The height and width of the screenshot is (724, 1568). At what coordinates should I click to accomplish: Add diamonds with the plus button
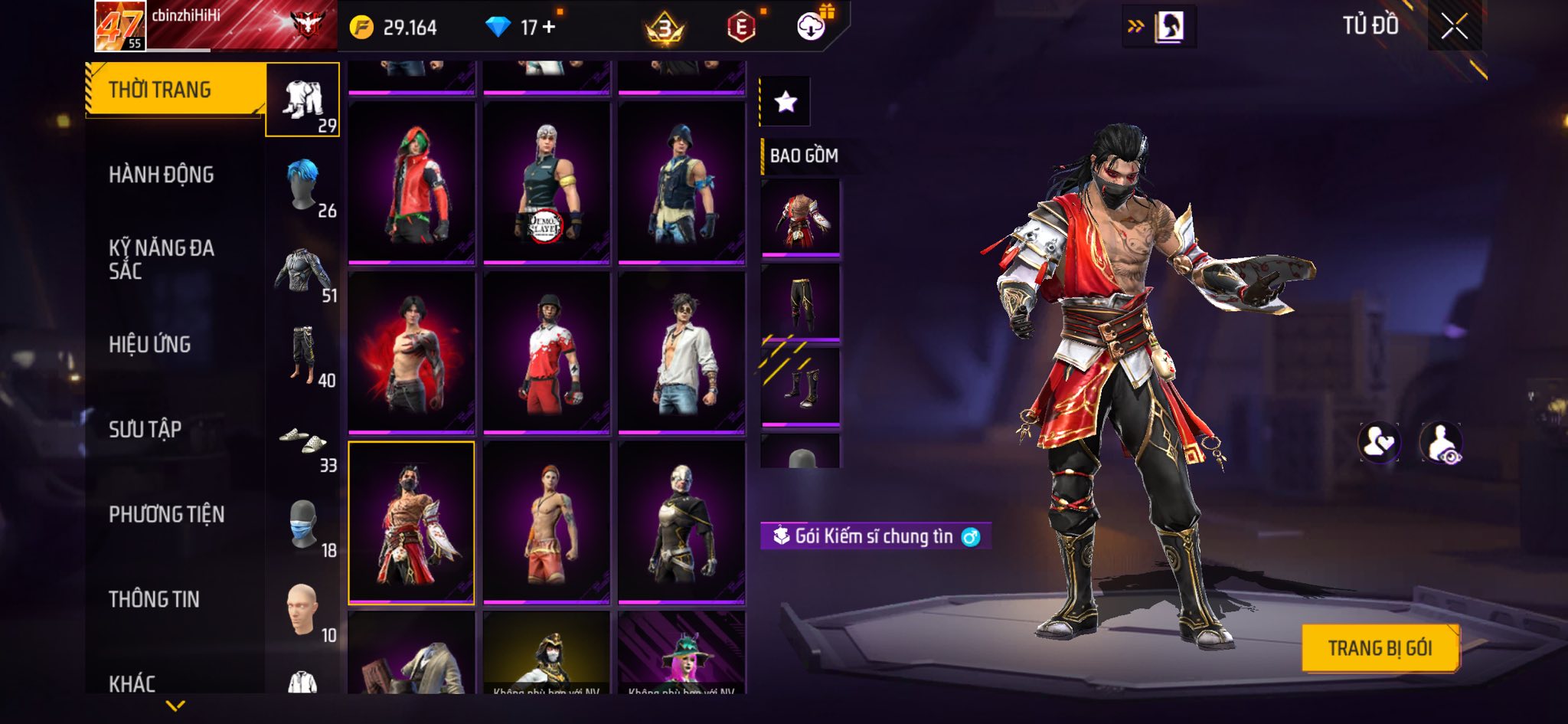[548, 27]
